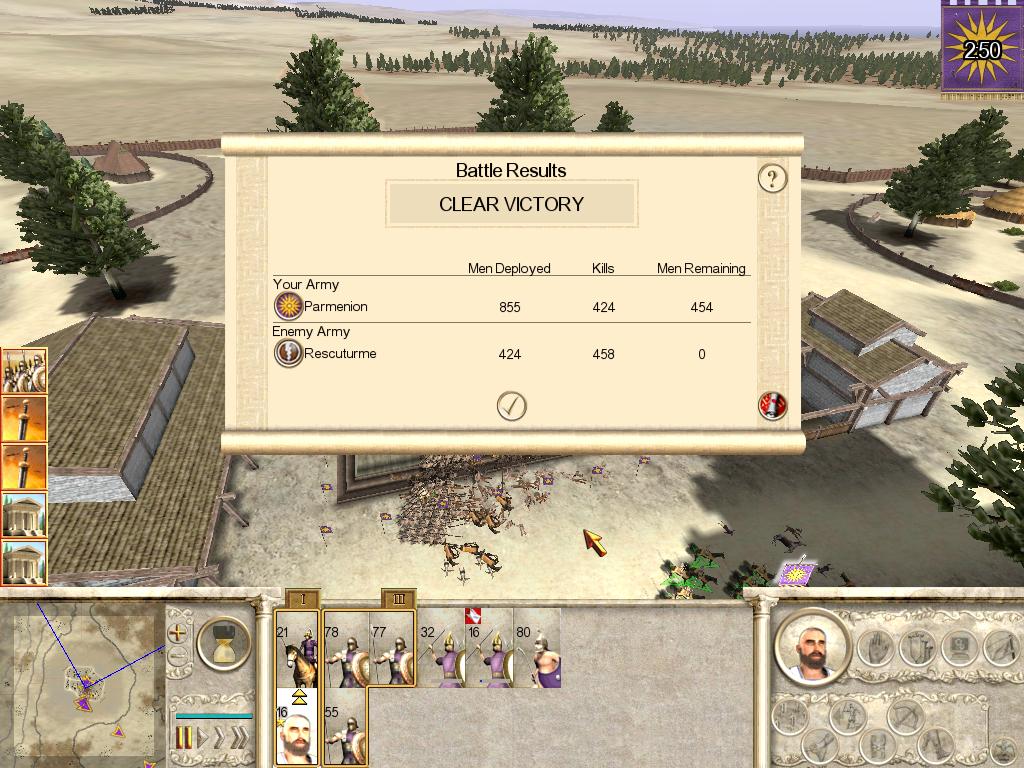This screenshot has width=1024, height=768.
Task: Confirm battle results with the checkmark button
Action: point(512,405)
